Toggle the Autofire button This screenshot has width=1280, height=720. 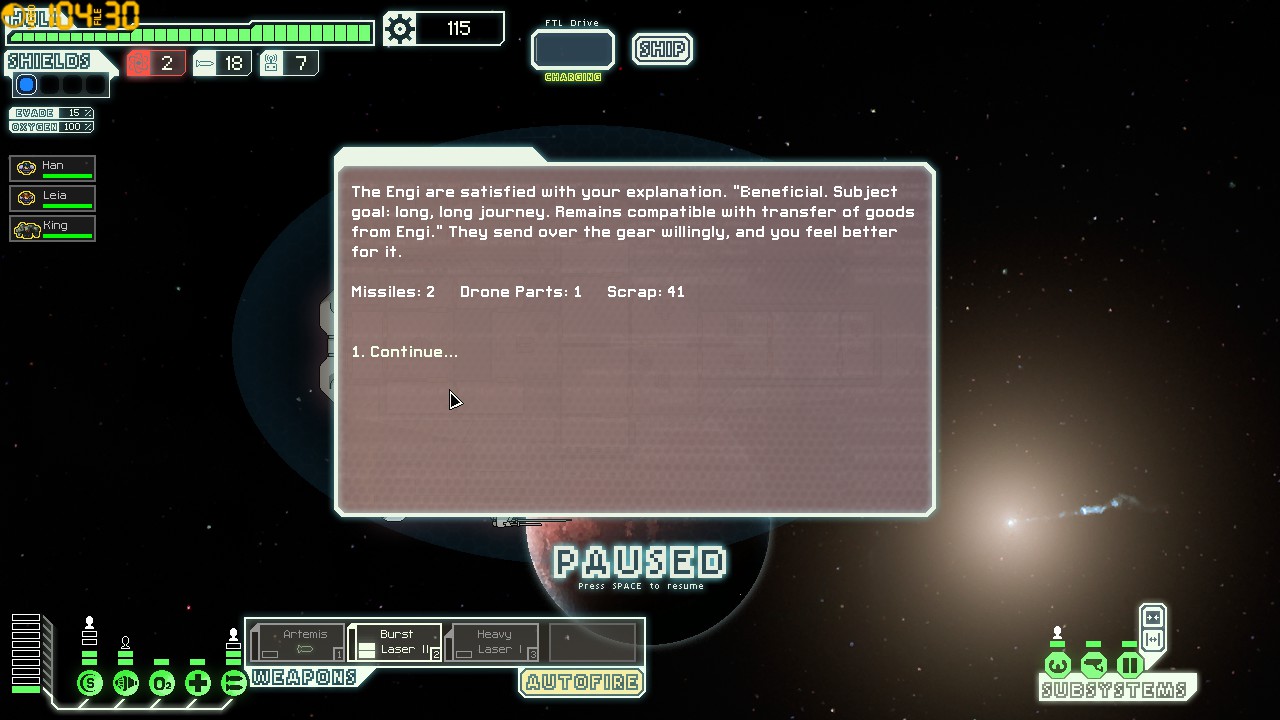[582, 683]
